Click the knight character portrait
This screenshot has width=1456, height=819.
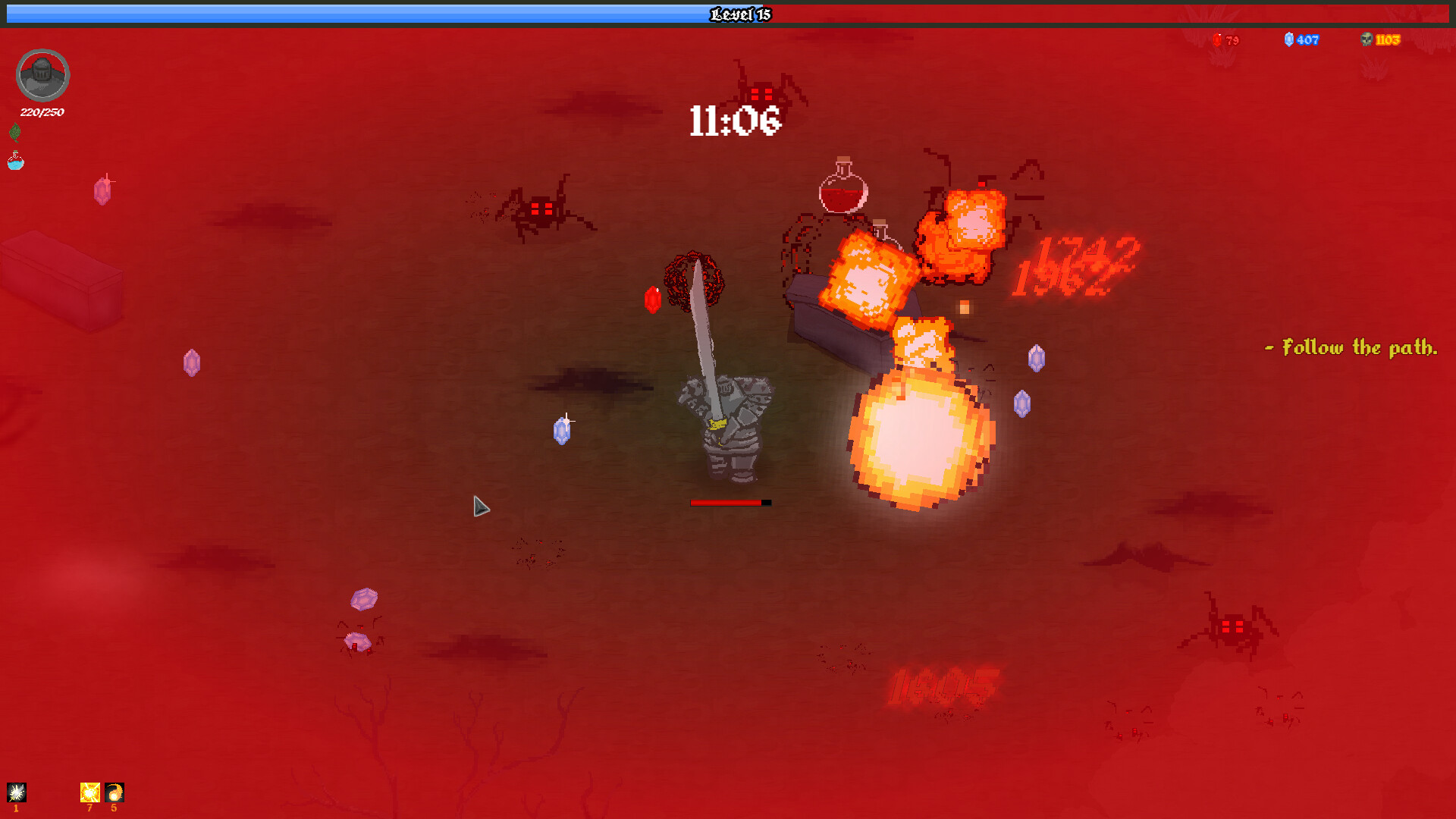pyautogui.click(x=42, y=75)
